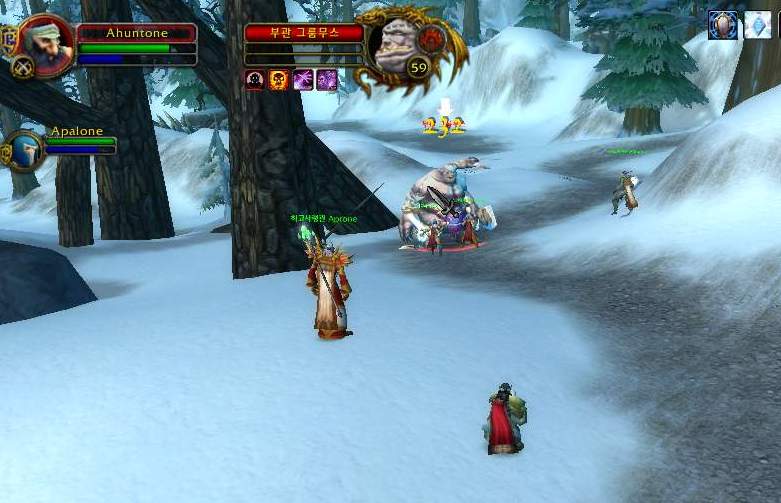Screen dimensions: 781x503
Task: Click the target boss ogre portrait
Action: click(x=398, y=44)
